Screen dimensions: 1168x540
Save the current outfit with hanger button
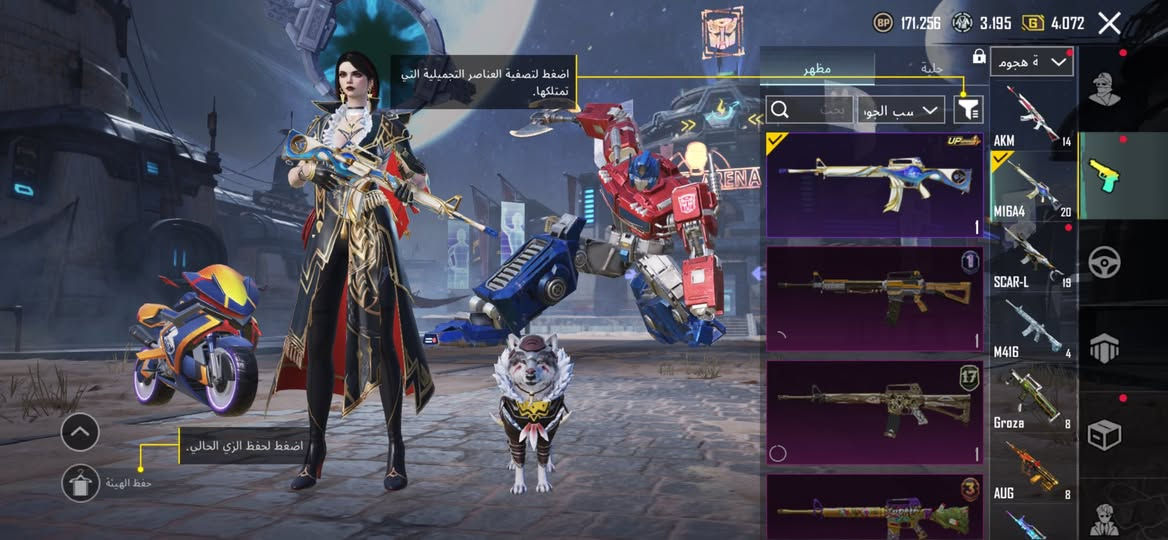pos(80,483)
